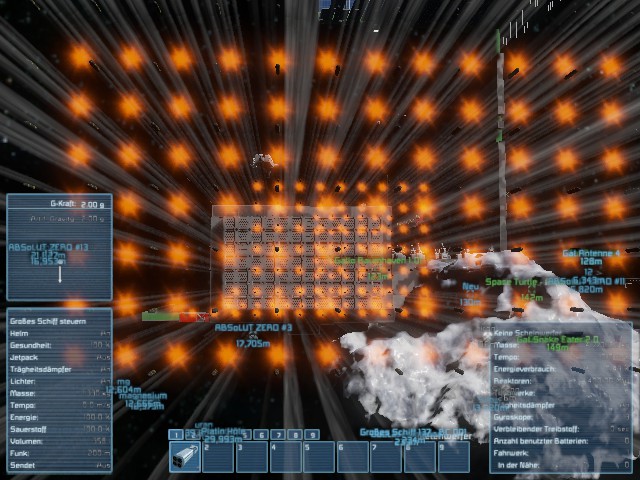Select empty hotbar slot 5

point(319,457)
